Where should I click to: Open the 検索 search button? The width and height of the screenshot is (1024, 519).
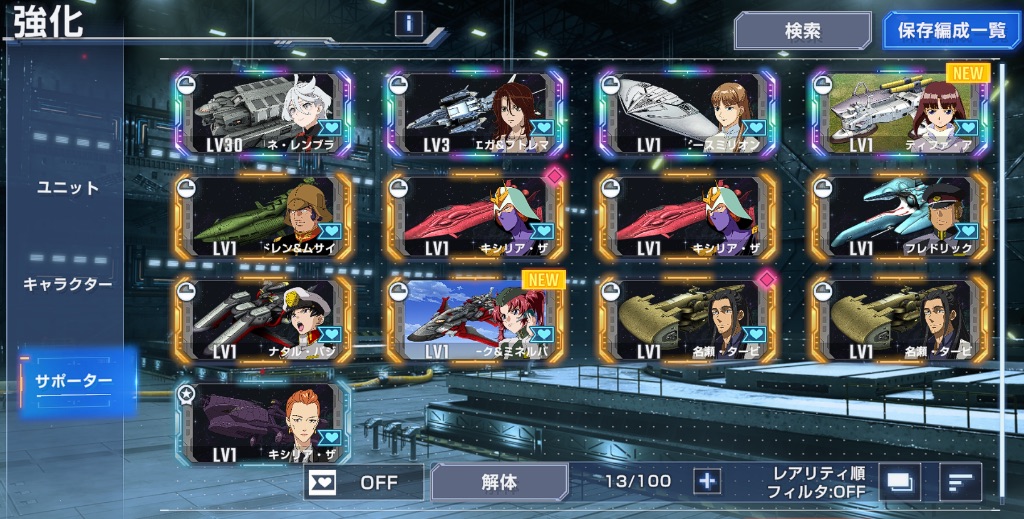(802, 31)
